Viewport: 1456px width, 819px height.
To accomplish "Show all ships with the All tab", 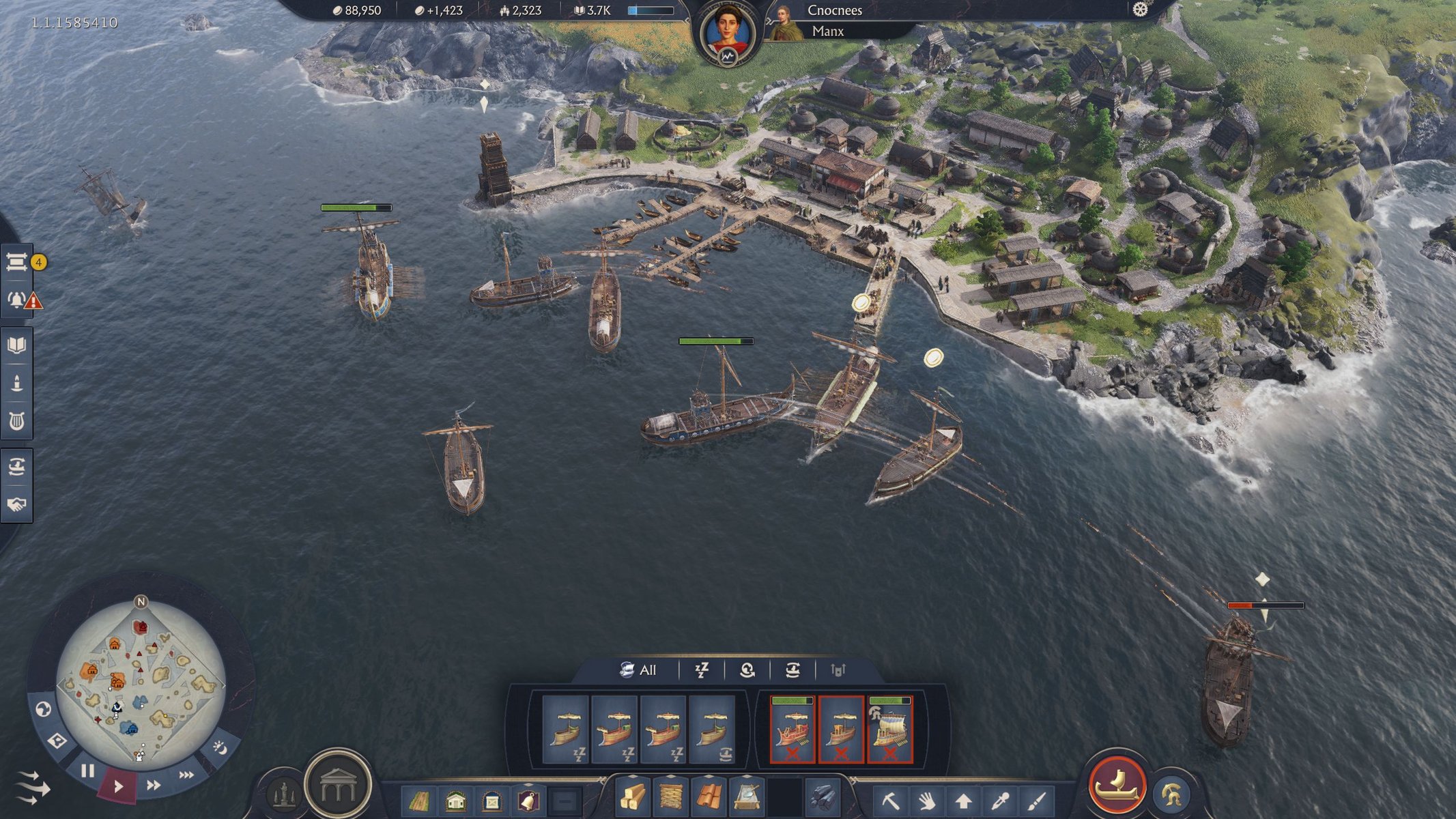I will tap(638, 670).
